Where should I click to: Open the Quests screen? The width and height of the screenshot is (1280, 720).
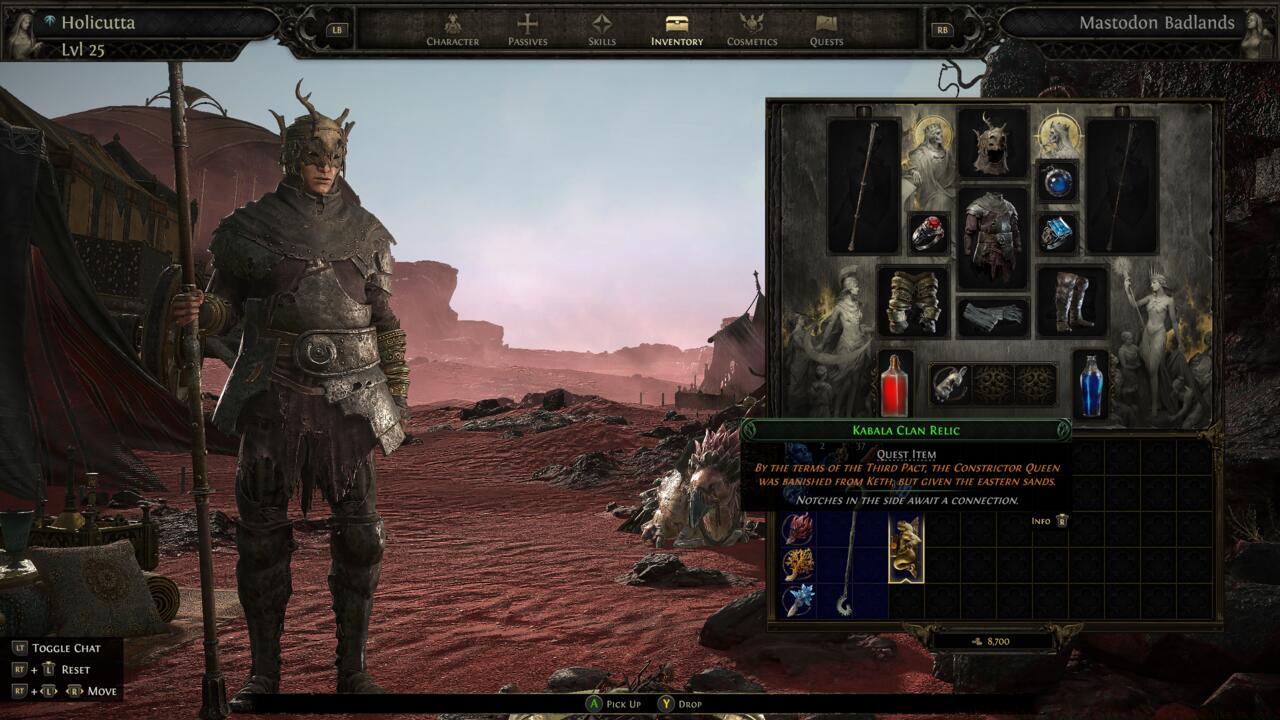click(x=825, y=35)
